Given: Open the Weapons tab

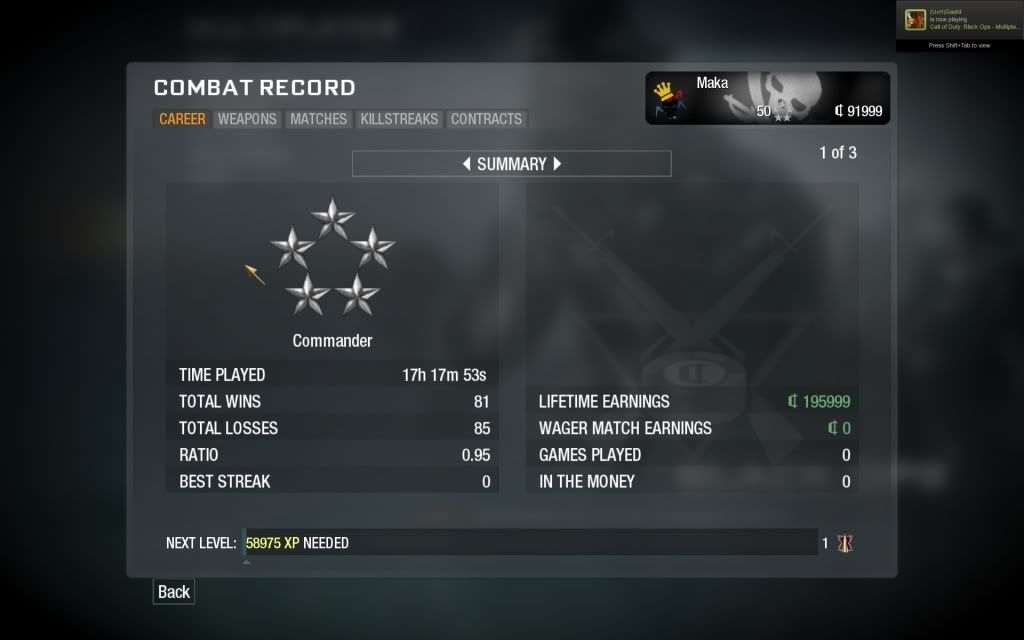Looking at the screenshot, I should click(x=247, y=119).
